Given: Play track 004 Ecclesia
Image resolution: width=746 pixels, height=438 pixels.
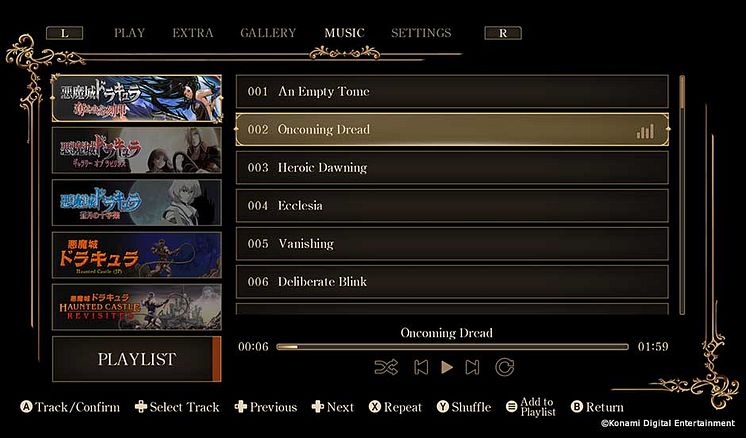Looking at the screenshot, I should pos(451,206).
